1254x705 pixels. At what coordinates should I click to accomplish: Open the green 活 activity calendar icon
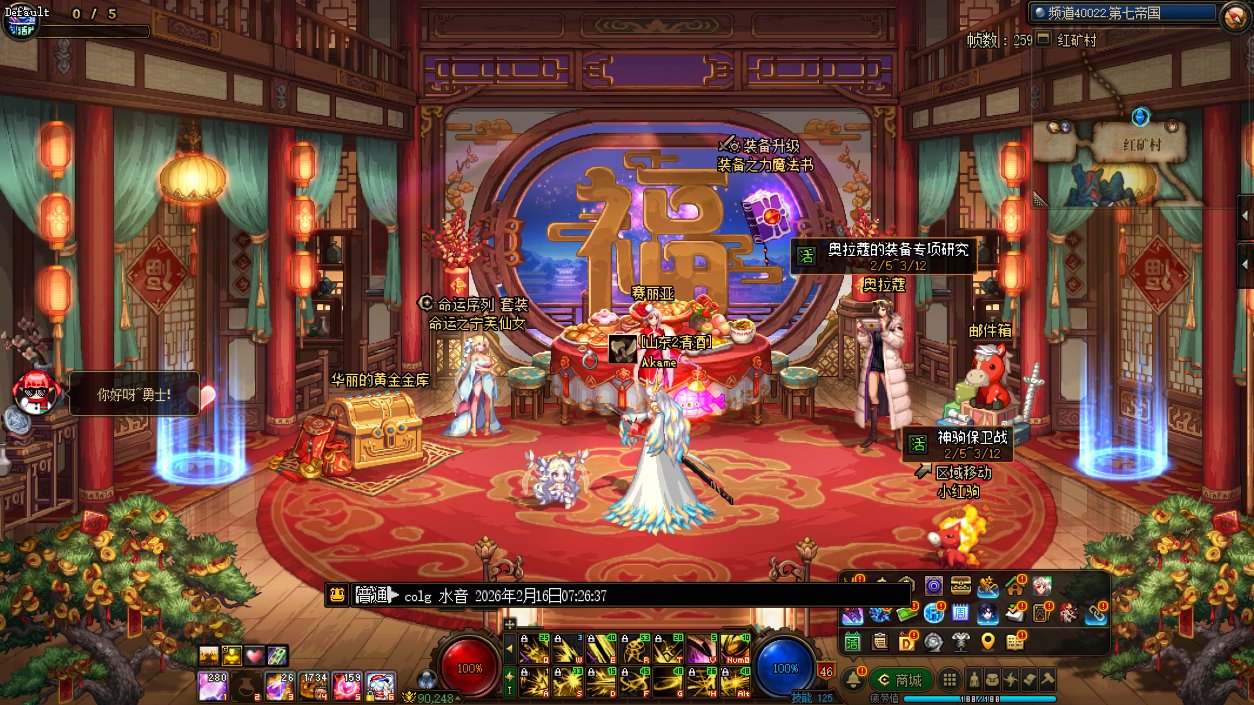[x=852, y=641]
